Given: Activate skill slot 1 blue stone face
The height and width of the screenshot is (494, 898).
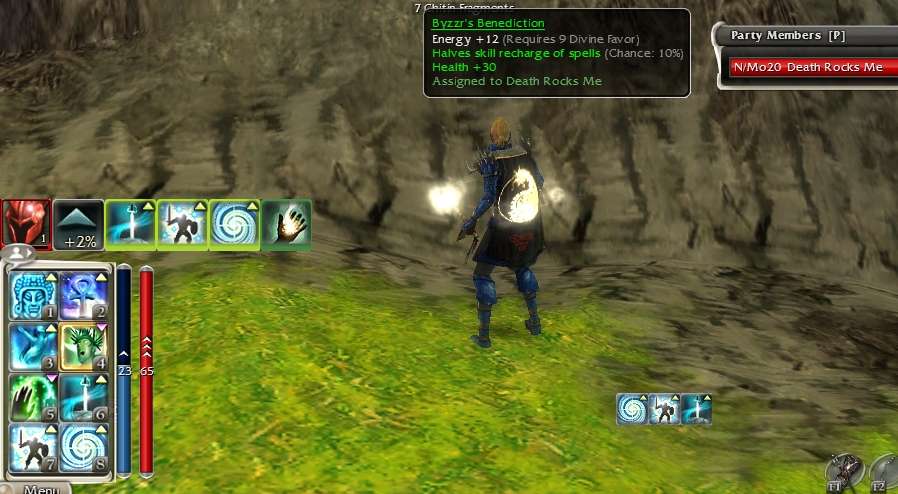Looking at the screenshot, I should click(x=32, y=295).
